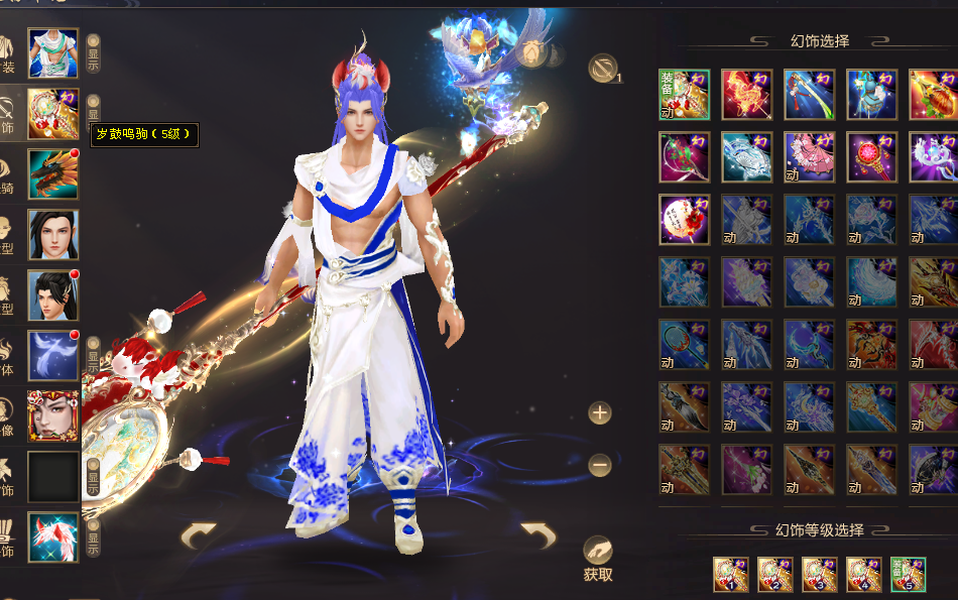Image resolution: width=958 pixels, height=600 pixels.
Task: Open the white outfit costume thumbnail
Action: [53, 52]
